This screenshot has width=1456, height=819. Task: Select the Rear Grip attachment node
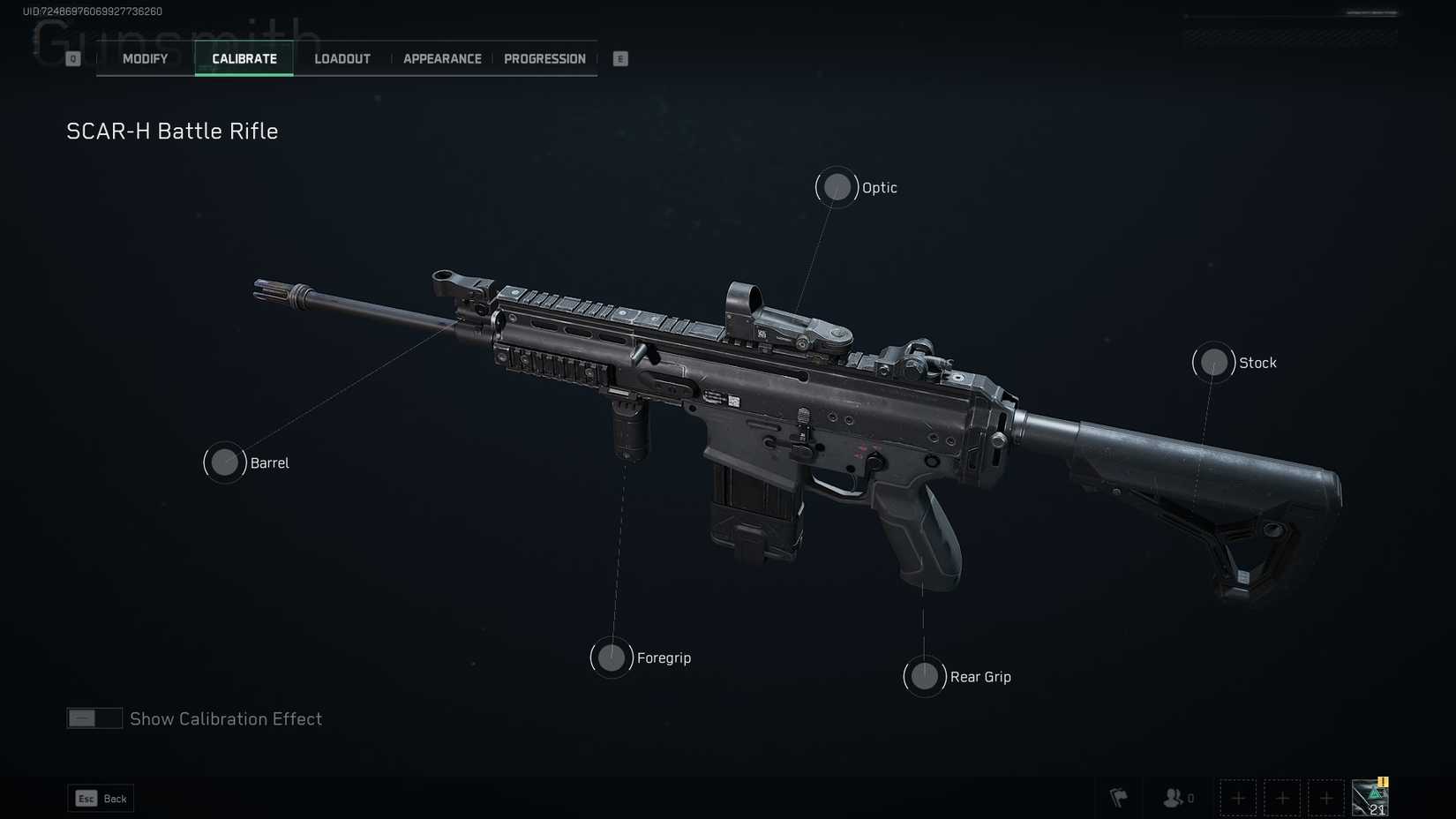click(924, 676)
